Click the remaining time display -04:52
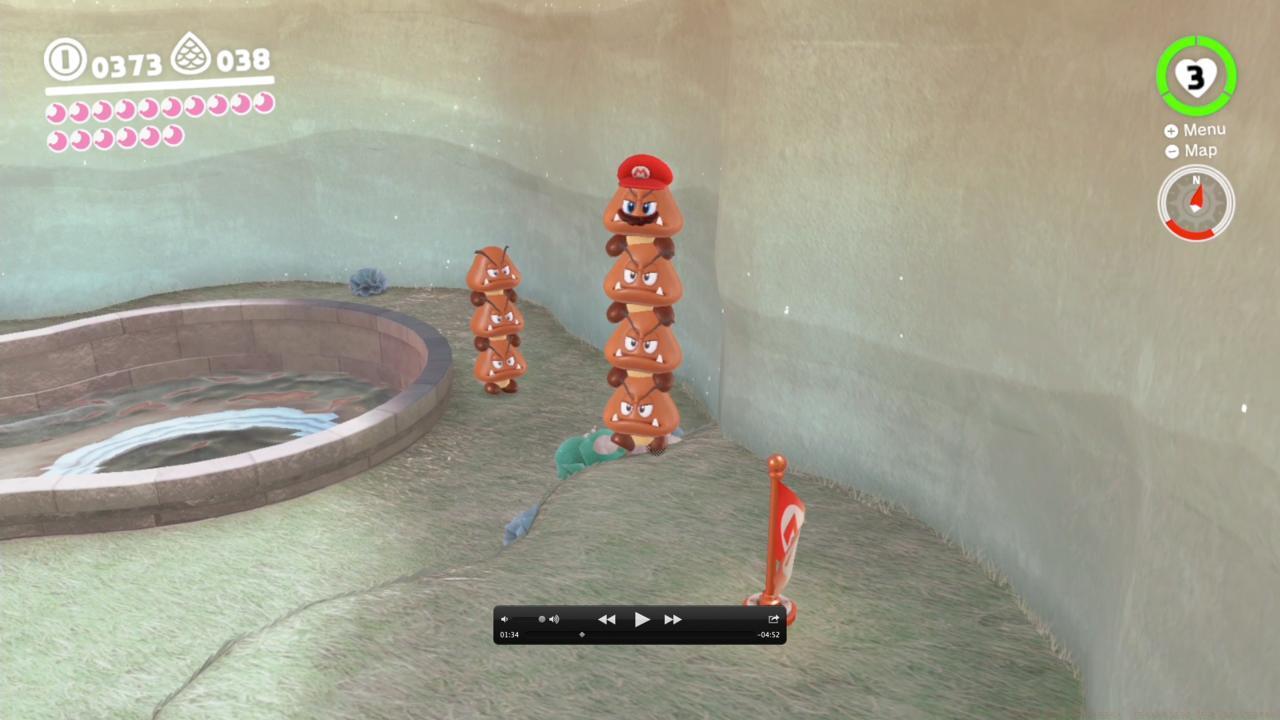 (x=768, y=634)
